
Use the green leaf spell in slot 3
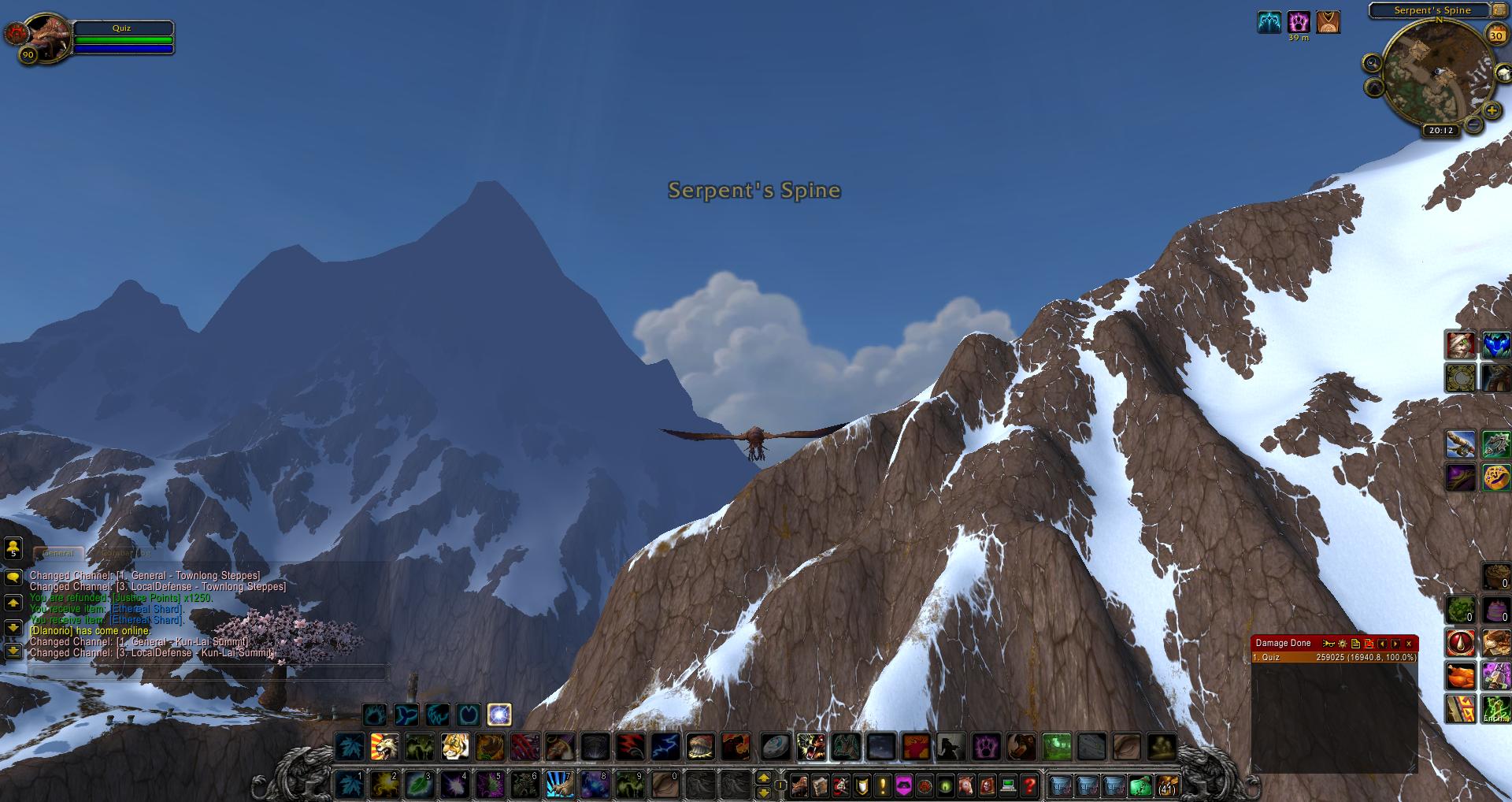point(420,785)
